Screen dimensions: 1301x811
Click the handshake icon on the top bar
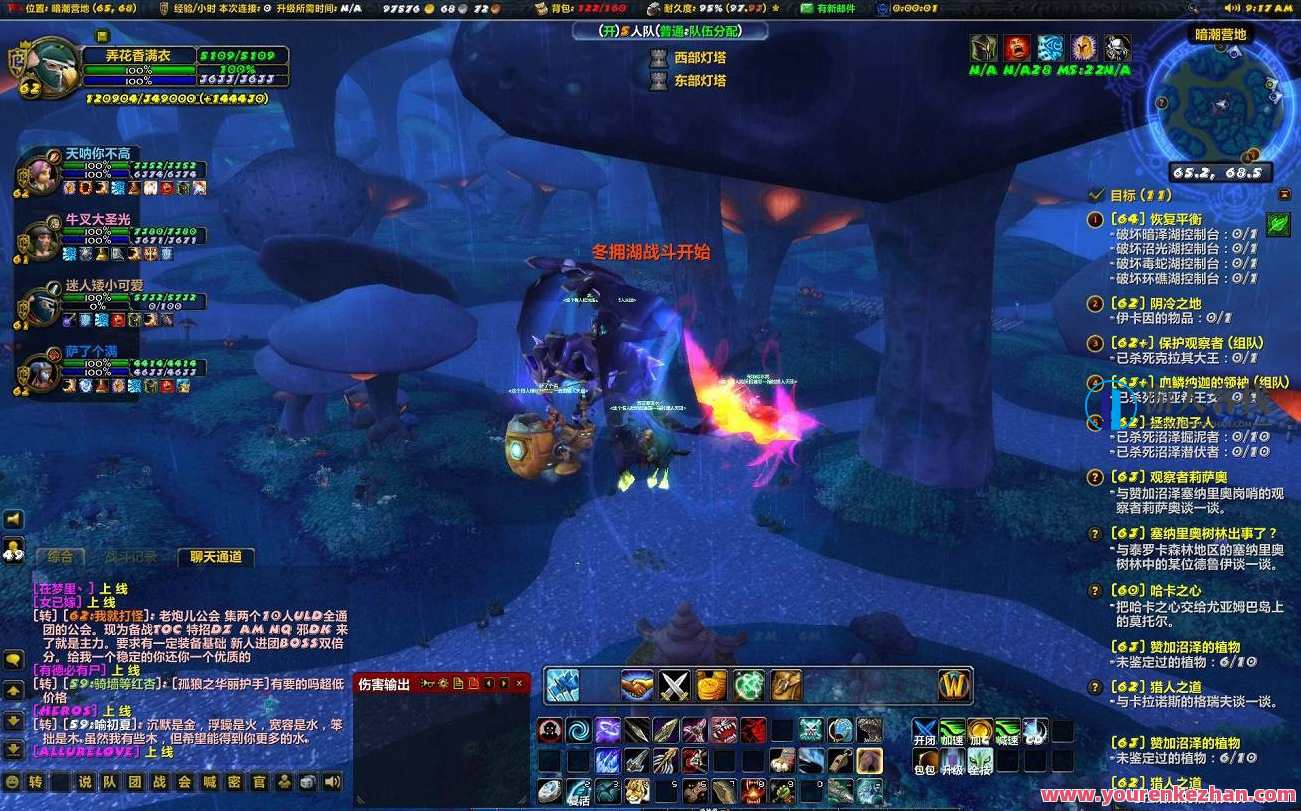pos(637,685)
